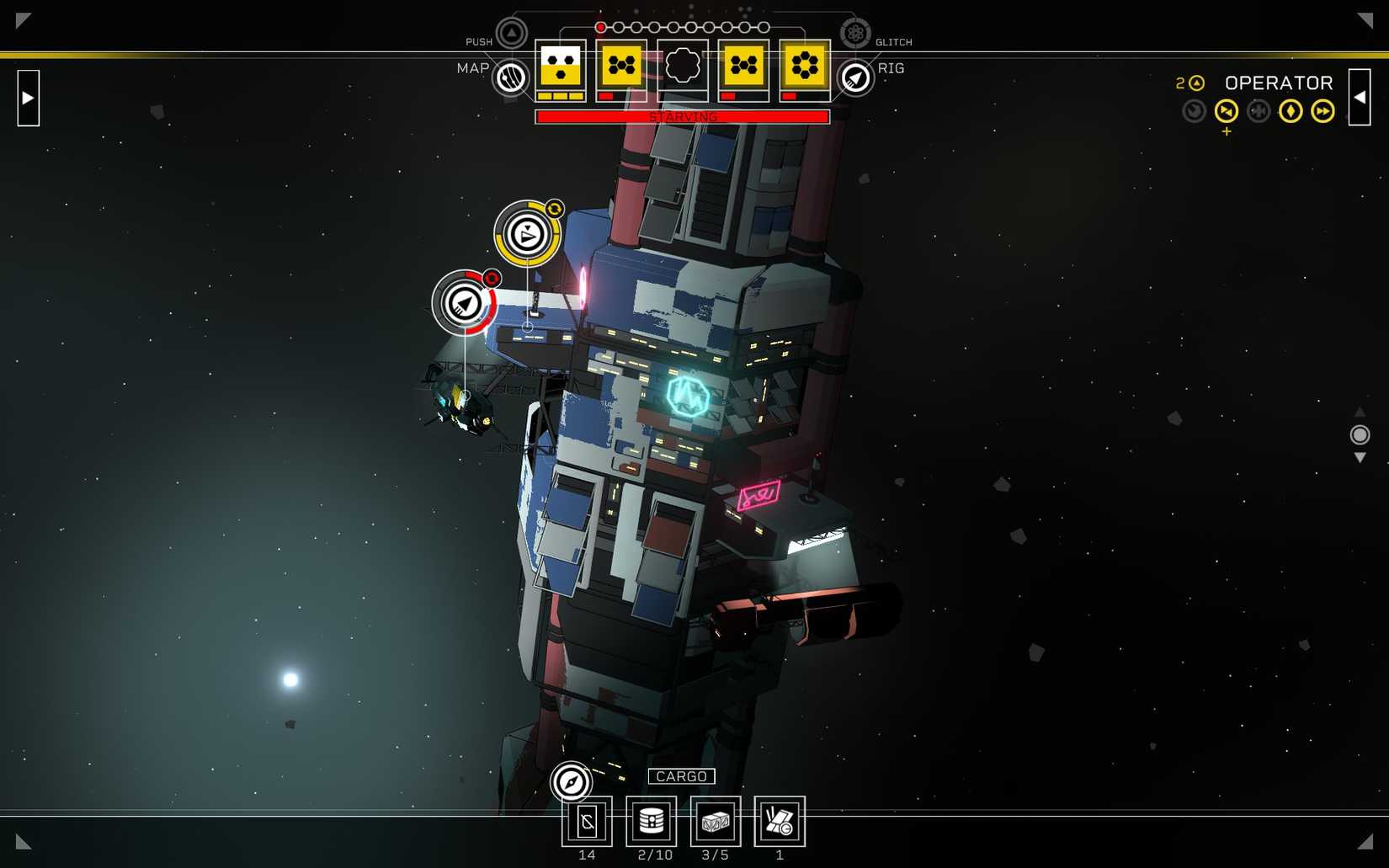This screenshot has height=868, width=1389.
Task: Activate the Push button
Action: click(511, 34)
